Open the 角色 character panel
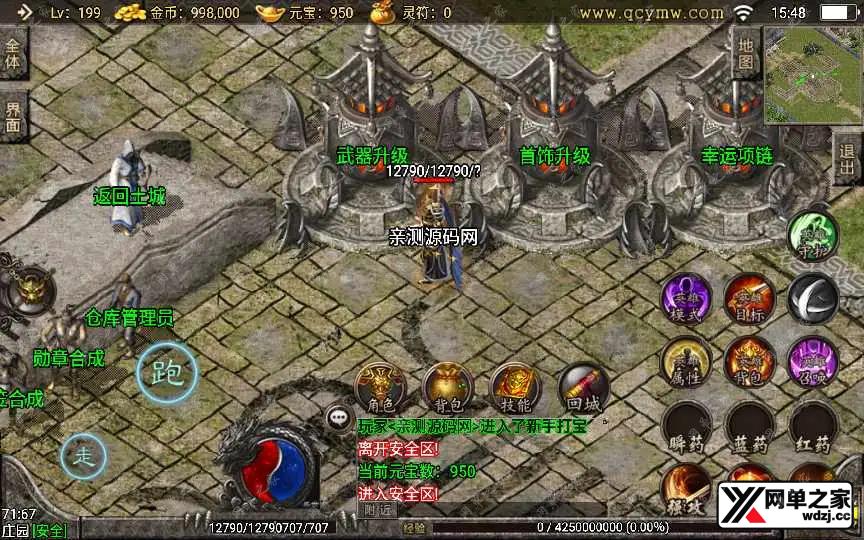This screenshot has width=864, height=540. pyautogui.click(x=381, y=387)
